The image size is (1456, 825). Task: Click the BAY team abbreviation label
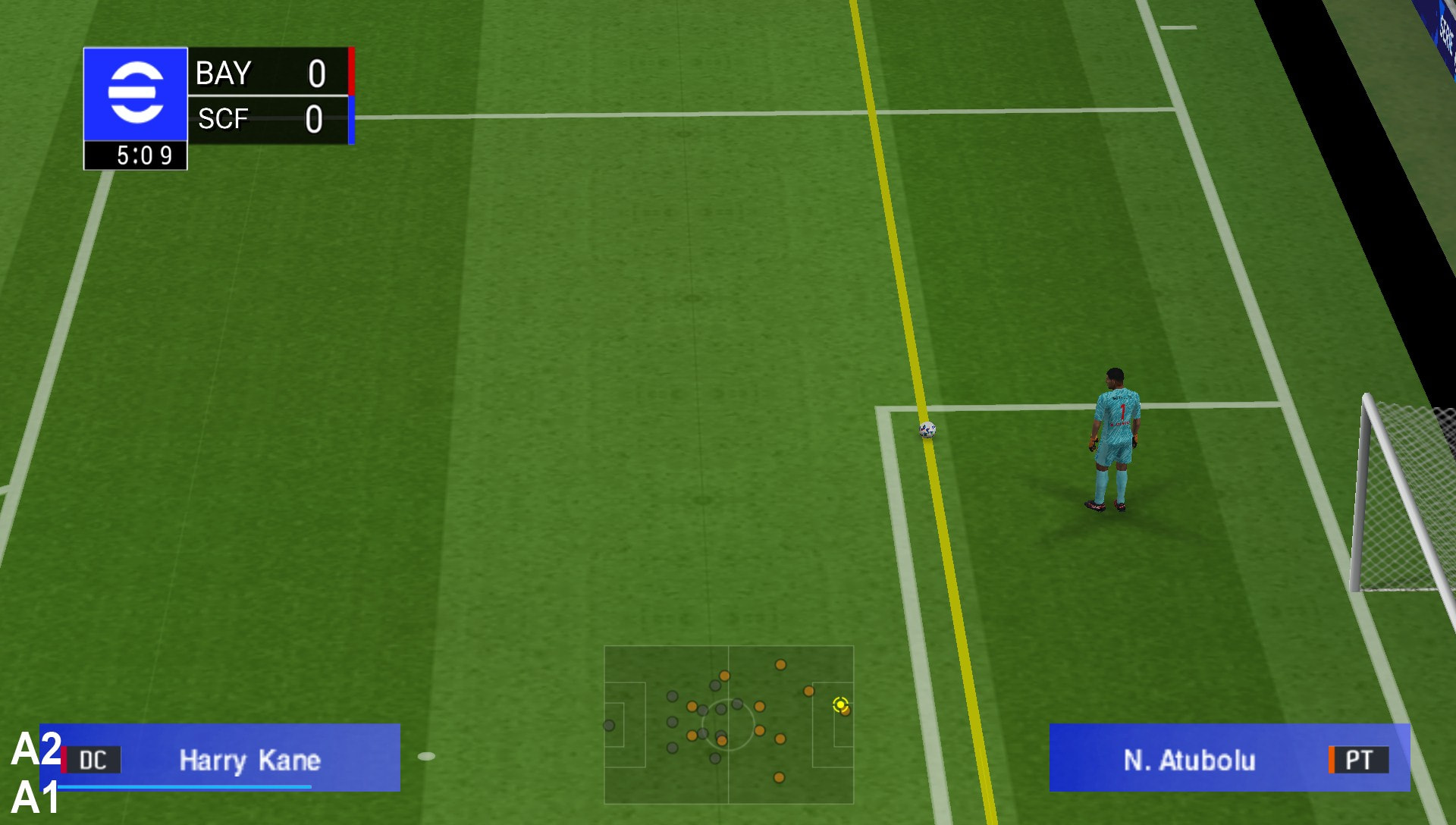point(221,74)
